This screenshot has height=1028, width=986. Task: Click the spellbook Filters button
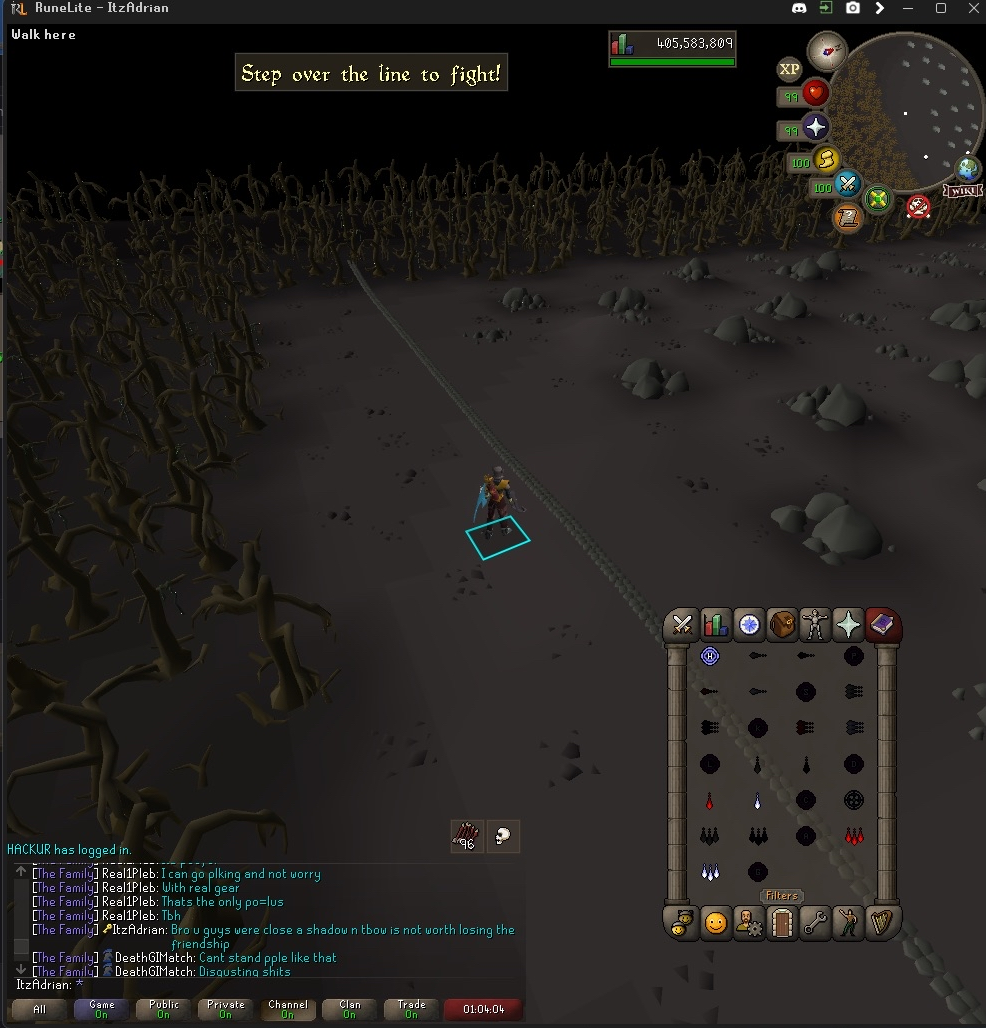pyautogui.click(x=781, y=896)
